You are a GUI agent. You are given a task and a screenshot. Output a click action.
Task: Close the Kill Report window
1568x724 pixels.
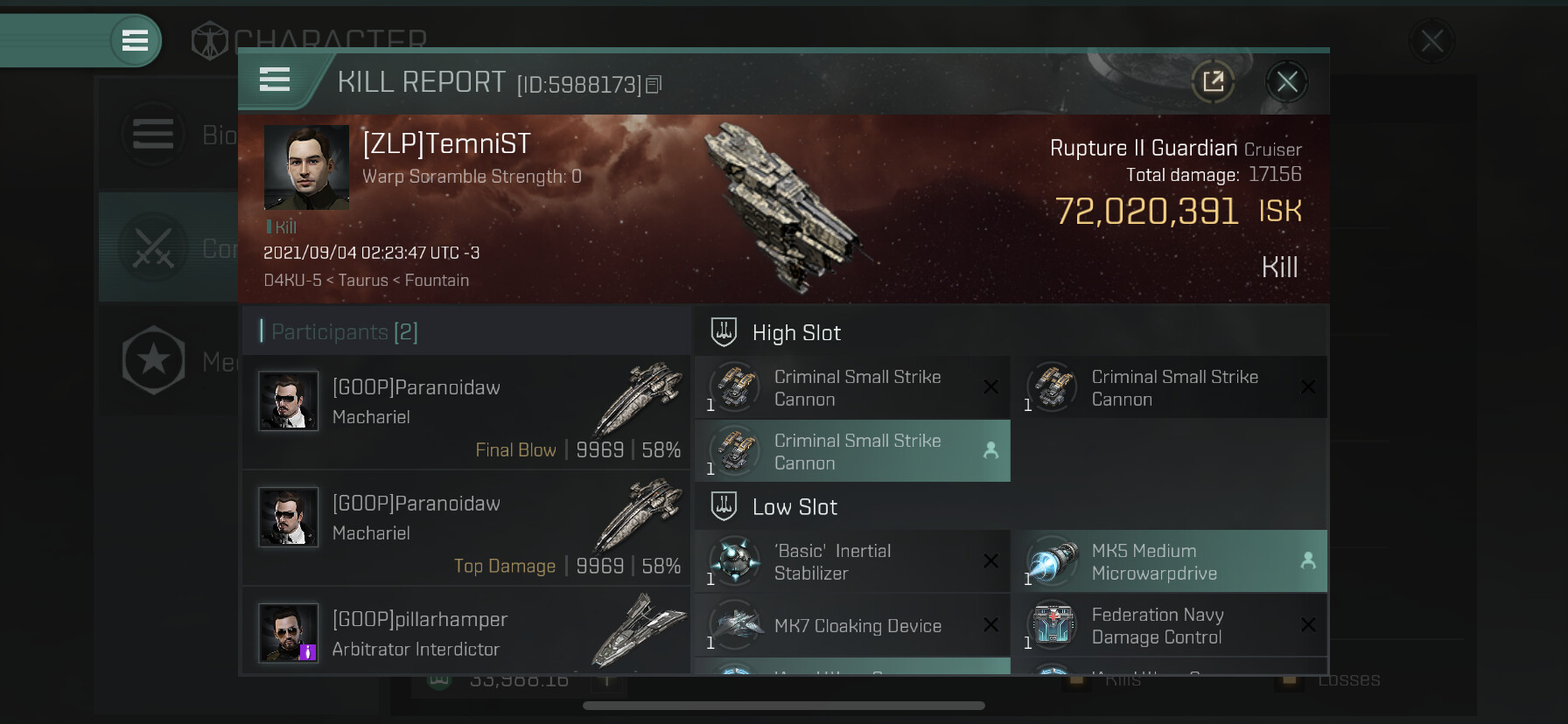1286,82
